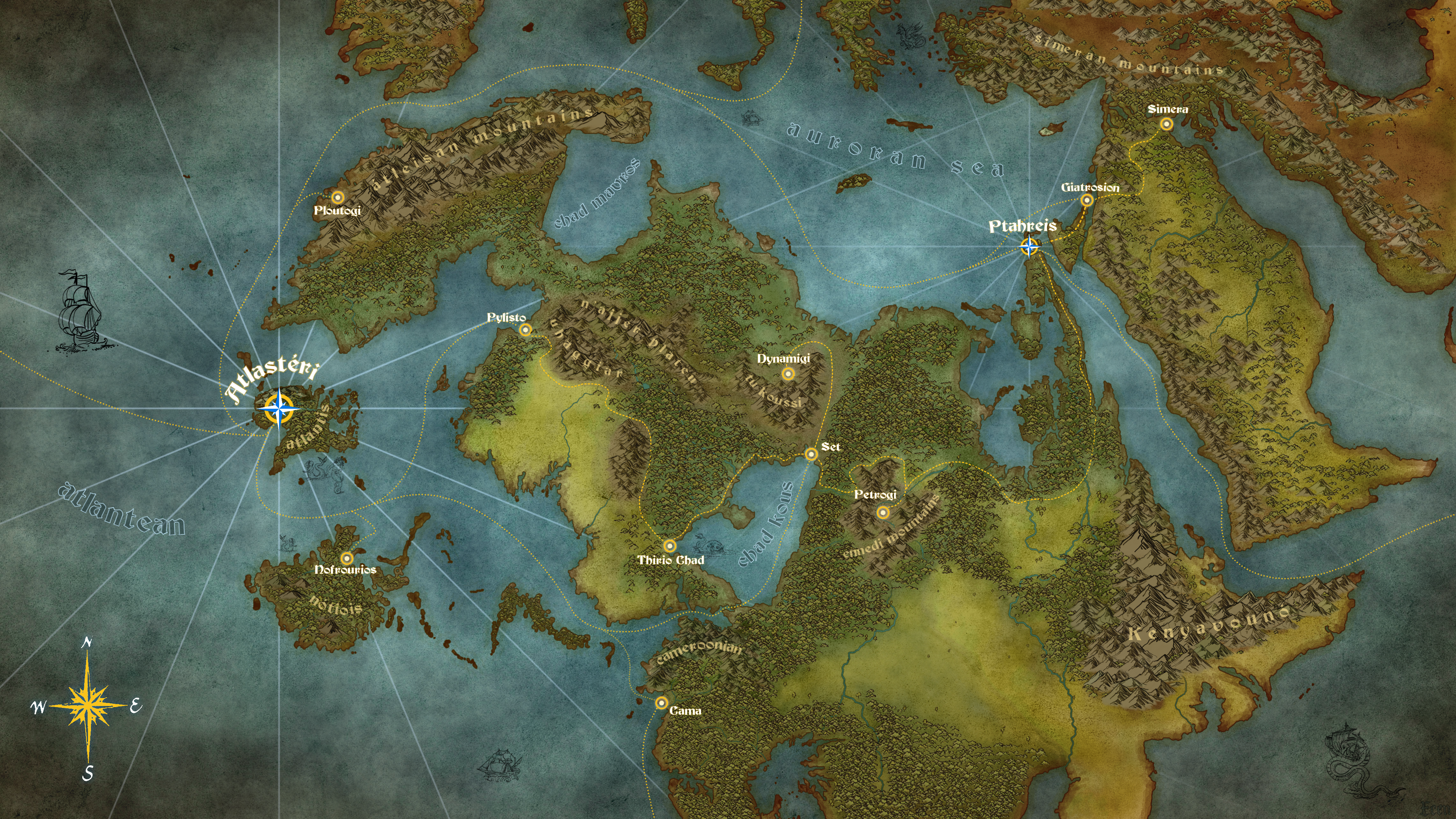Click the Pylisto location marker

pos(526,329)
